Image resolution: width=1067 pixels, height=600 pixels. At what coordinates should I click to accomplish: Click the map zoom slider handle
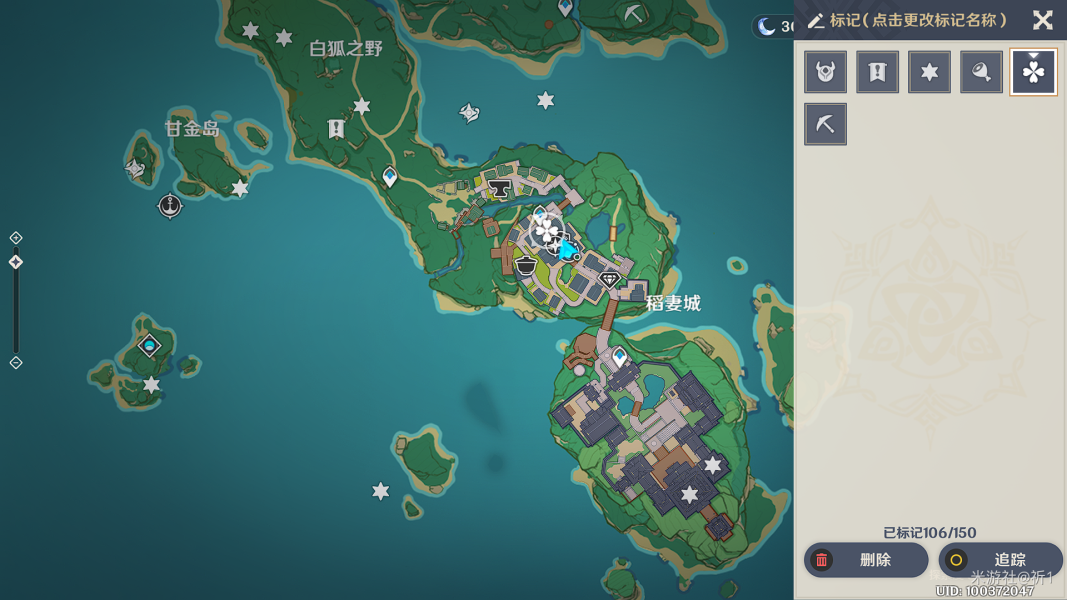click(16, 262)
